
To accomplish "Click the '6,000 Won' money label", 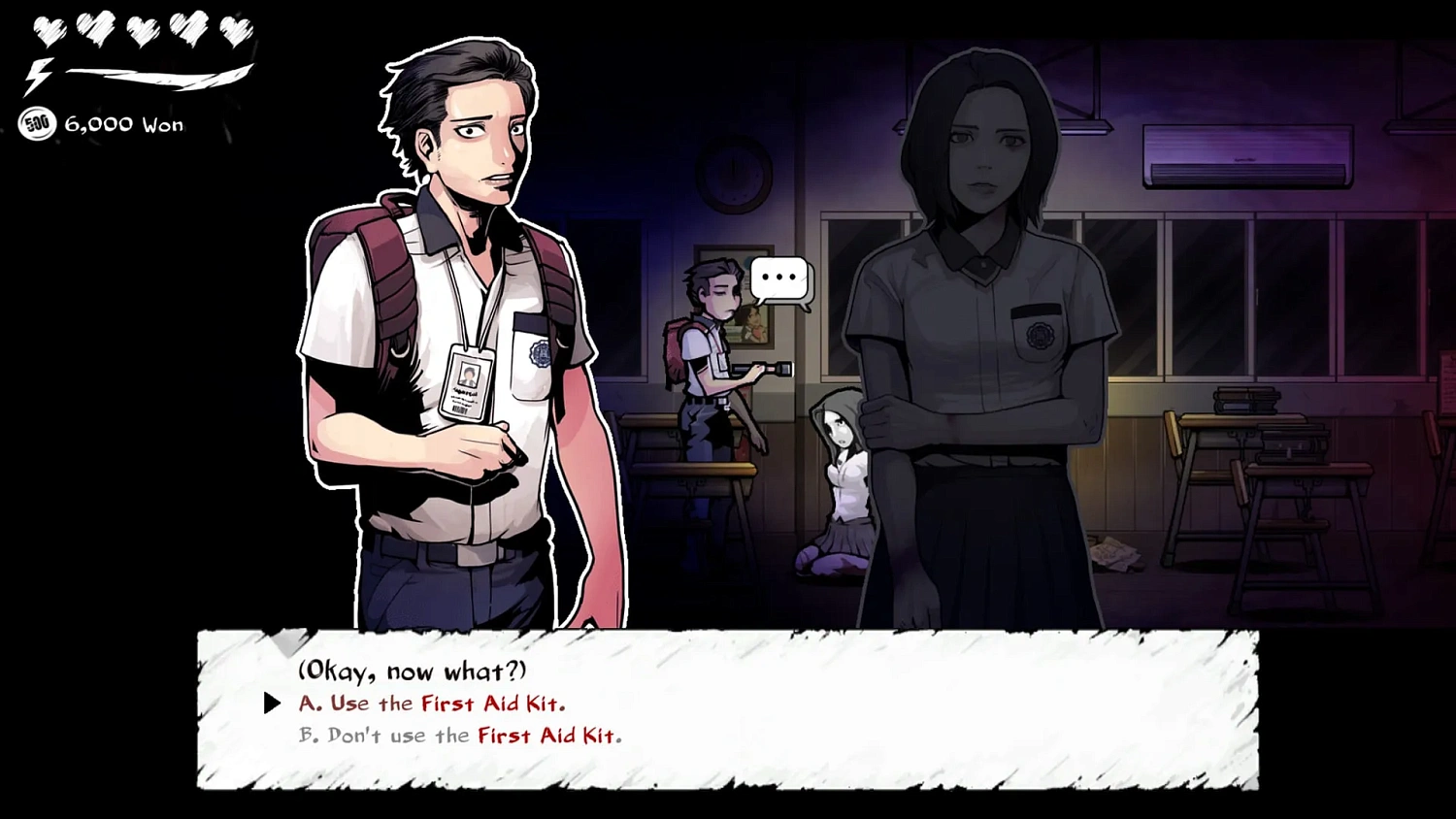I will tap(124, 124).
